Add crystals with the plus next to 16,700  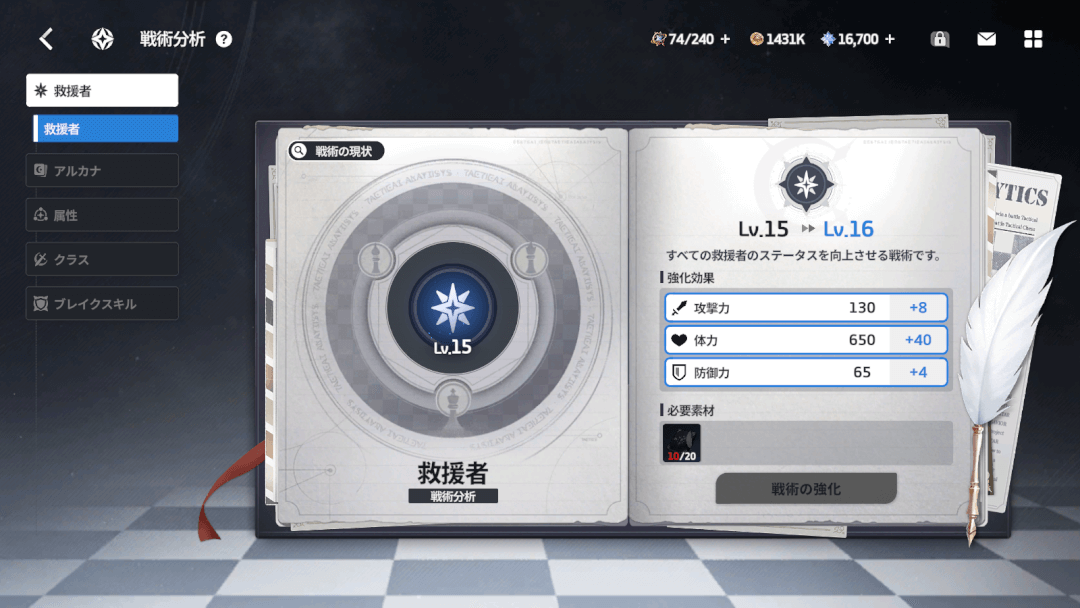pos(890,39)
